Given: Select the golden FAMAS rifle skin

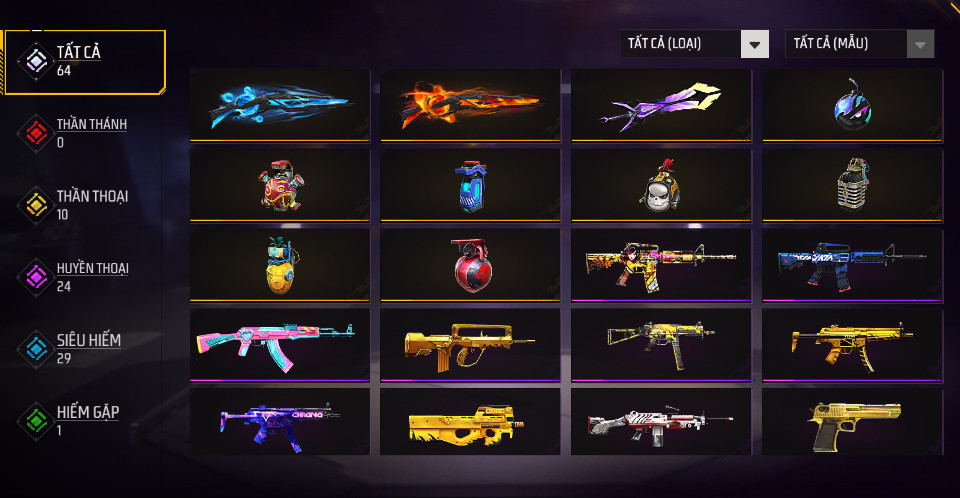Looking at the screenshot, I should point(470,343).
